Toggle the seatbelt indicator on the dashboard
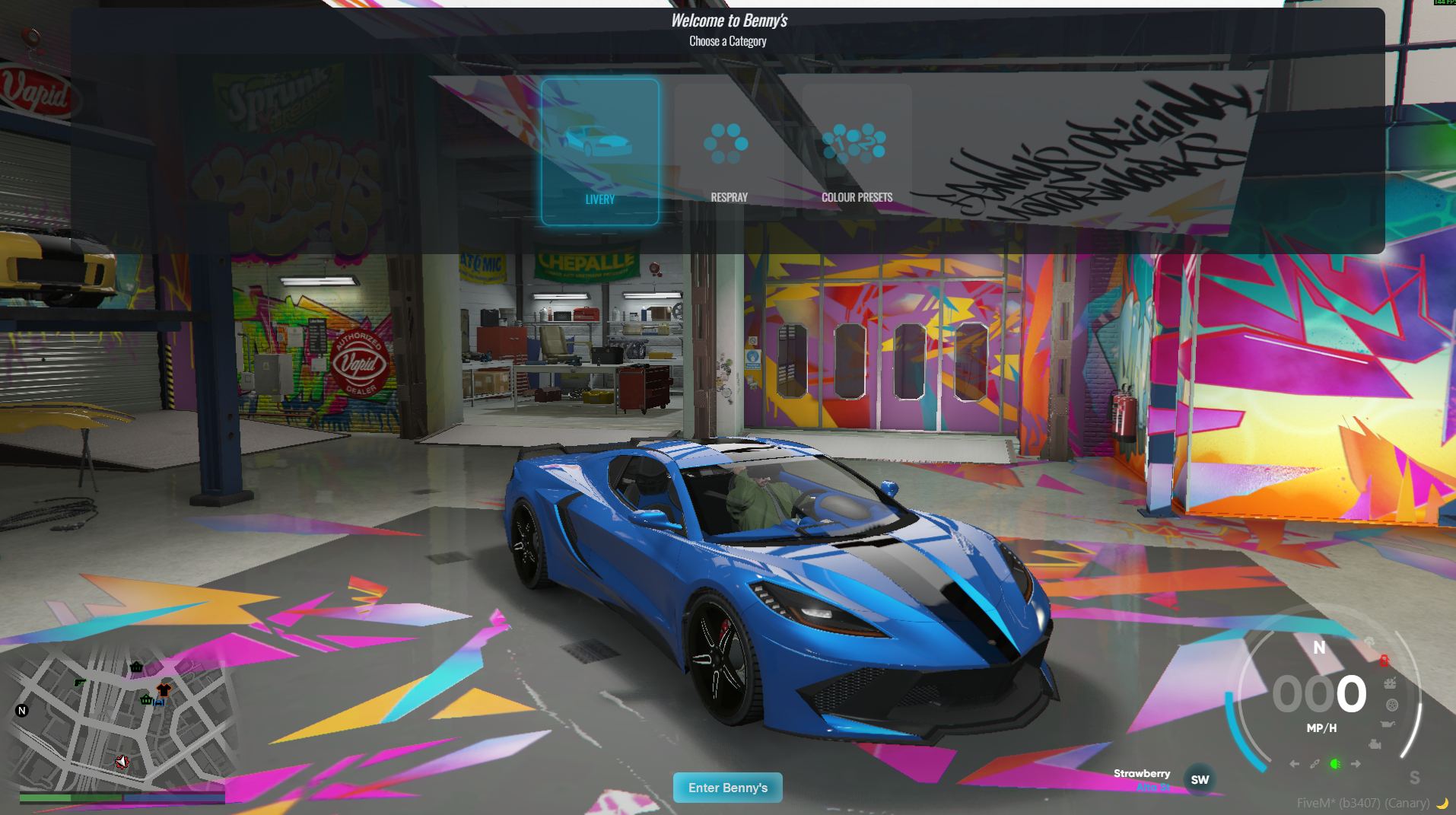The width and height of the screenshot is (1456, 815). click(1315, 765)
